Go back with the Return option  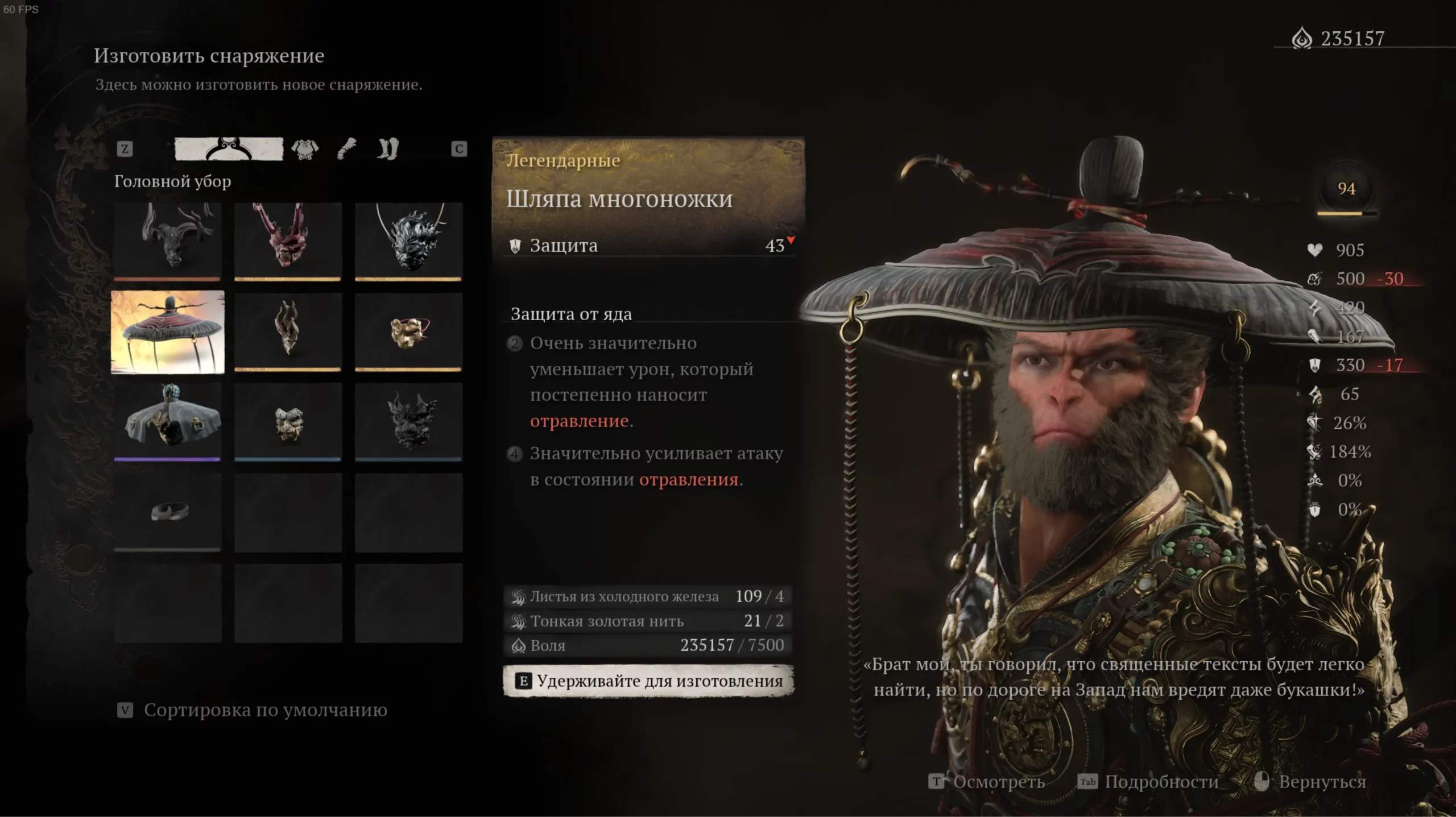(1310, 782)
